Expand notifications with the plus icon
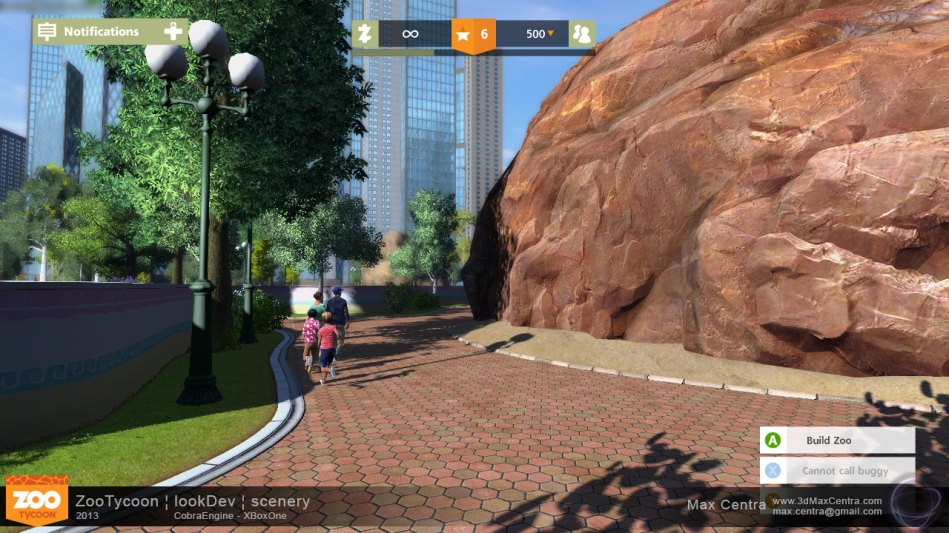This screenshot has width=949, height=533. click(174, 31)
